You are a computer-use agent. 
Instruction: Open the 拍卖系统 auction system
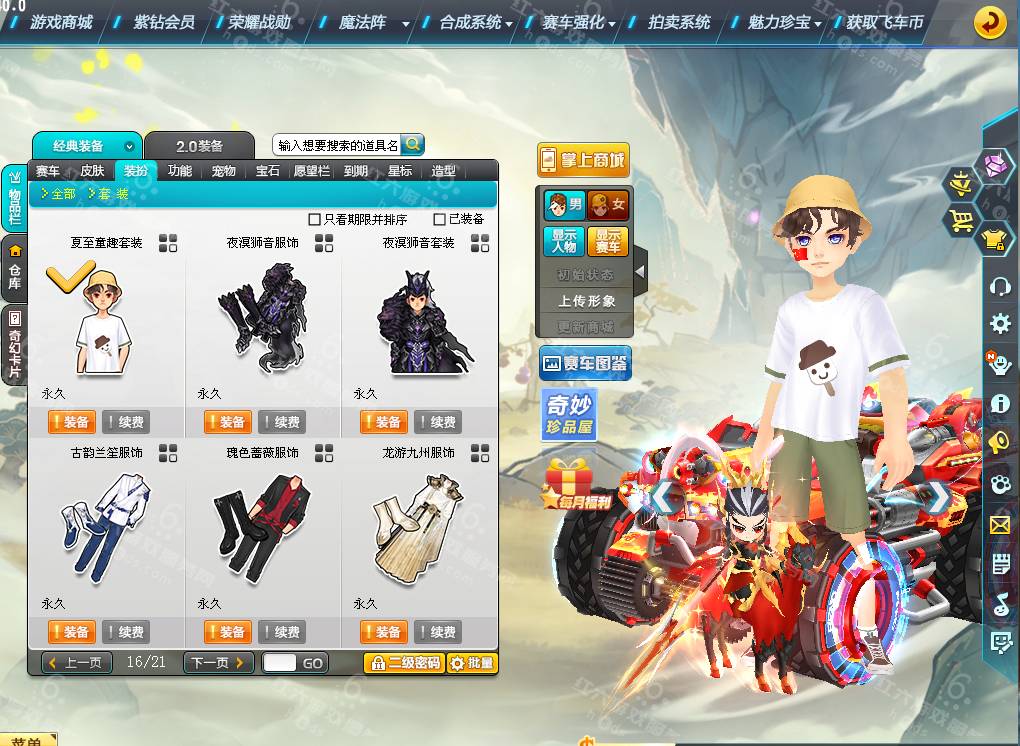[x=678, y=21]
